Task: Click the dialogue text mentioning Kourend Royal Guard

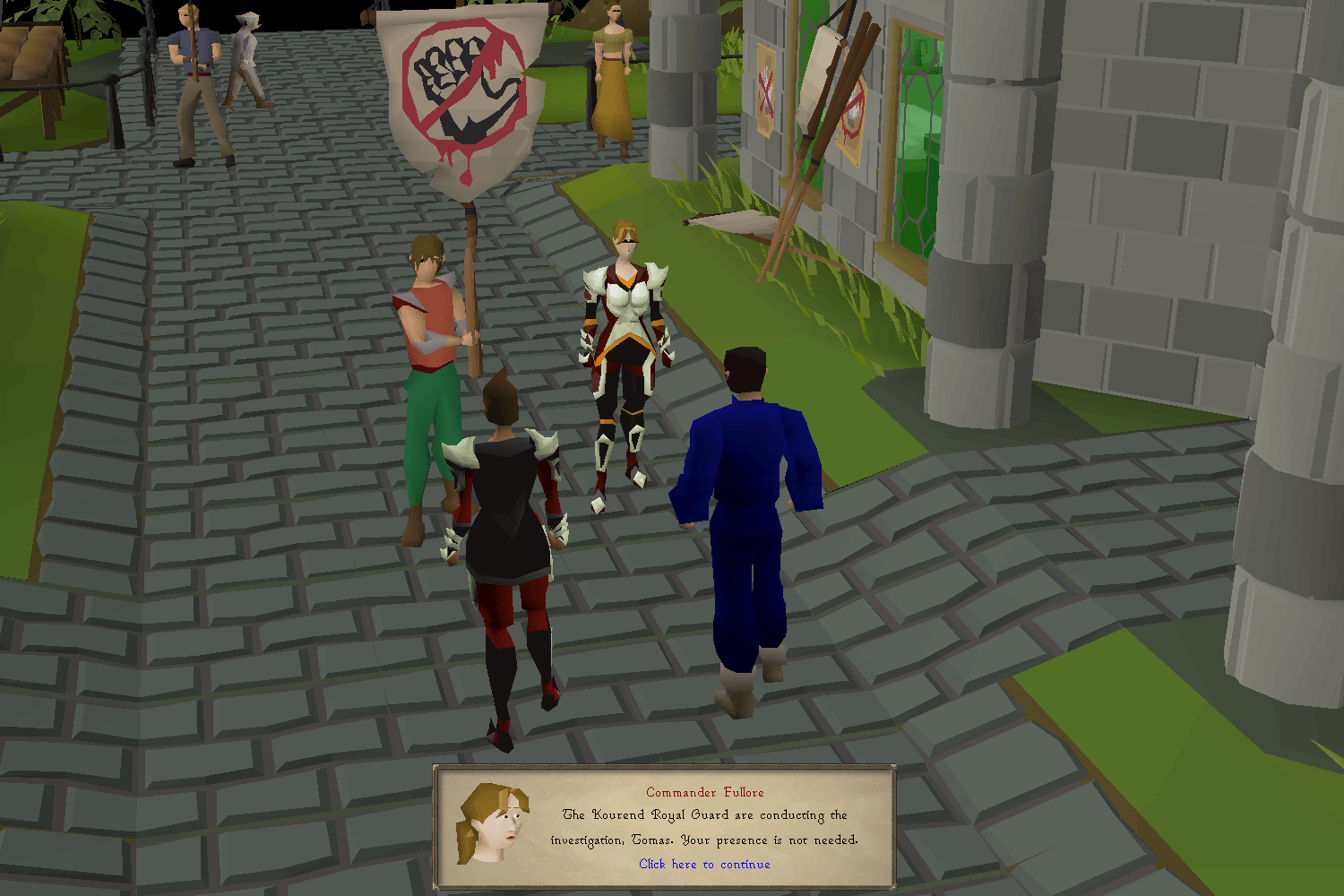Action: 704,815
